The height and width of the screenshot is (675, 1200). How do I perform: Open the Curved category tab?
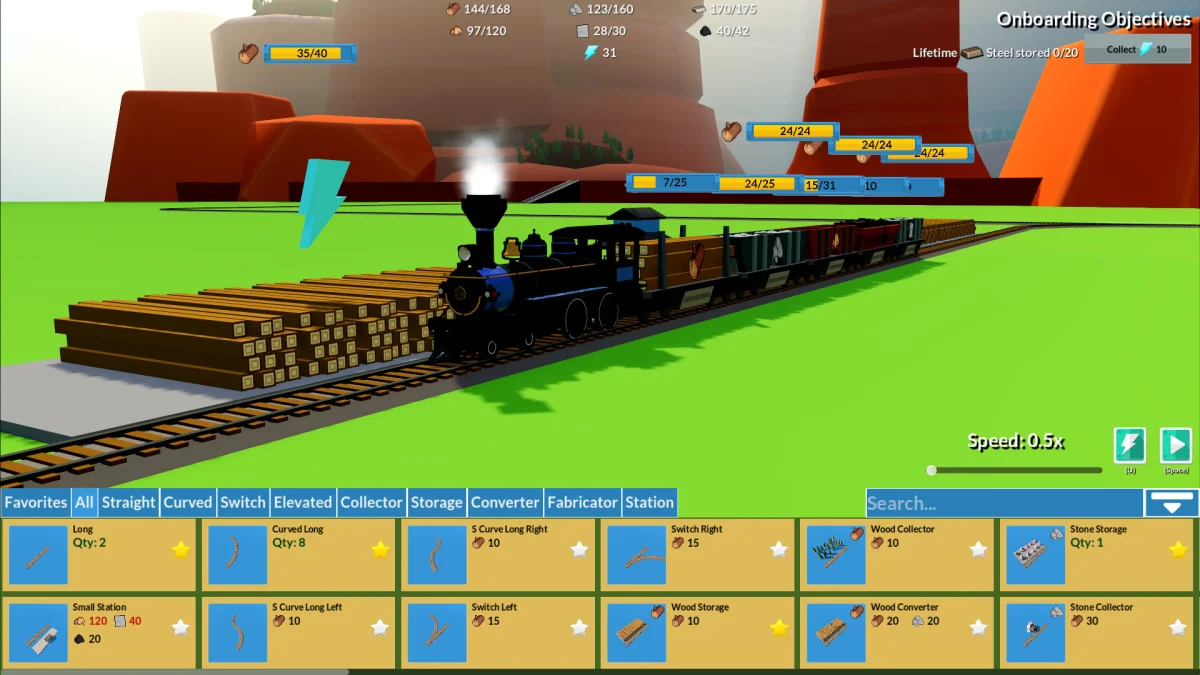[188, 502]
